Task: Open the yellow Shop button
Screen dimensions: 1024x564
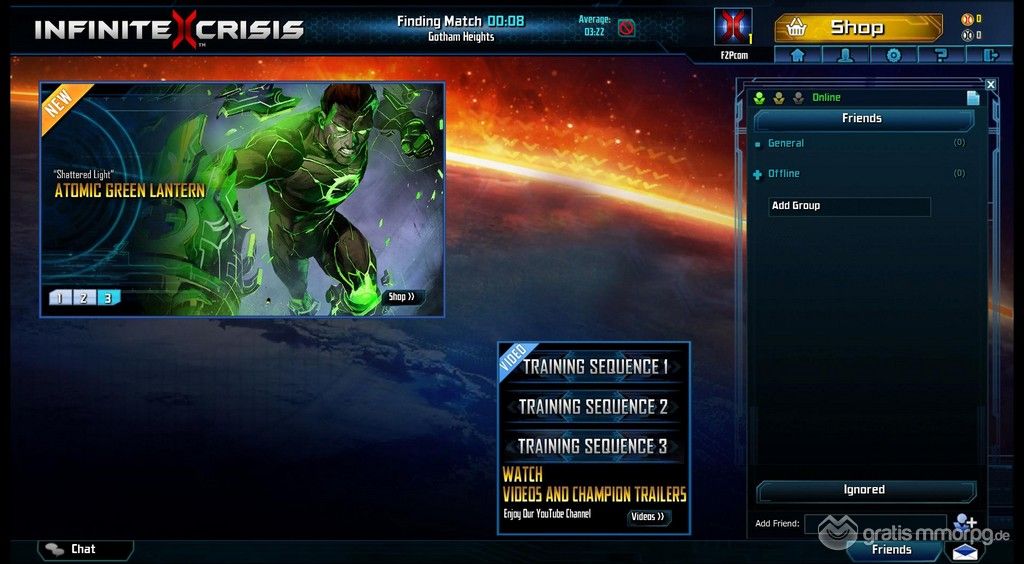Action: pyautogui.click(x=858, y=27)
